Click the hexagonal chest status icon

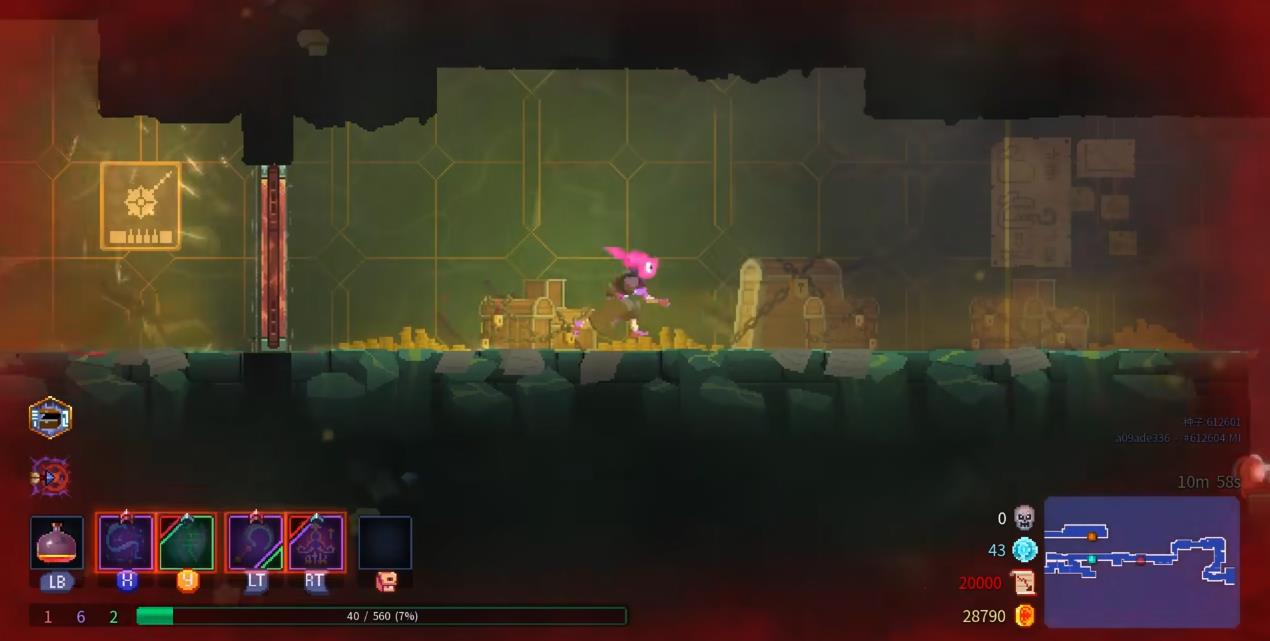pos(50,418)
